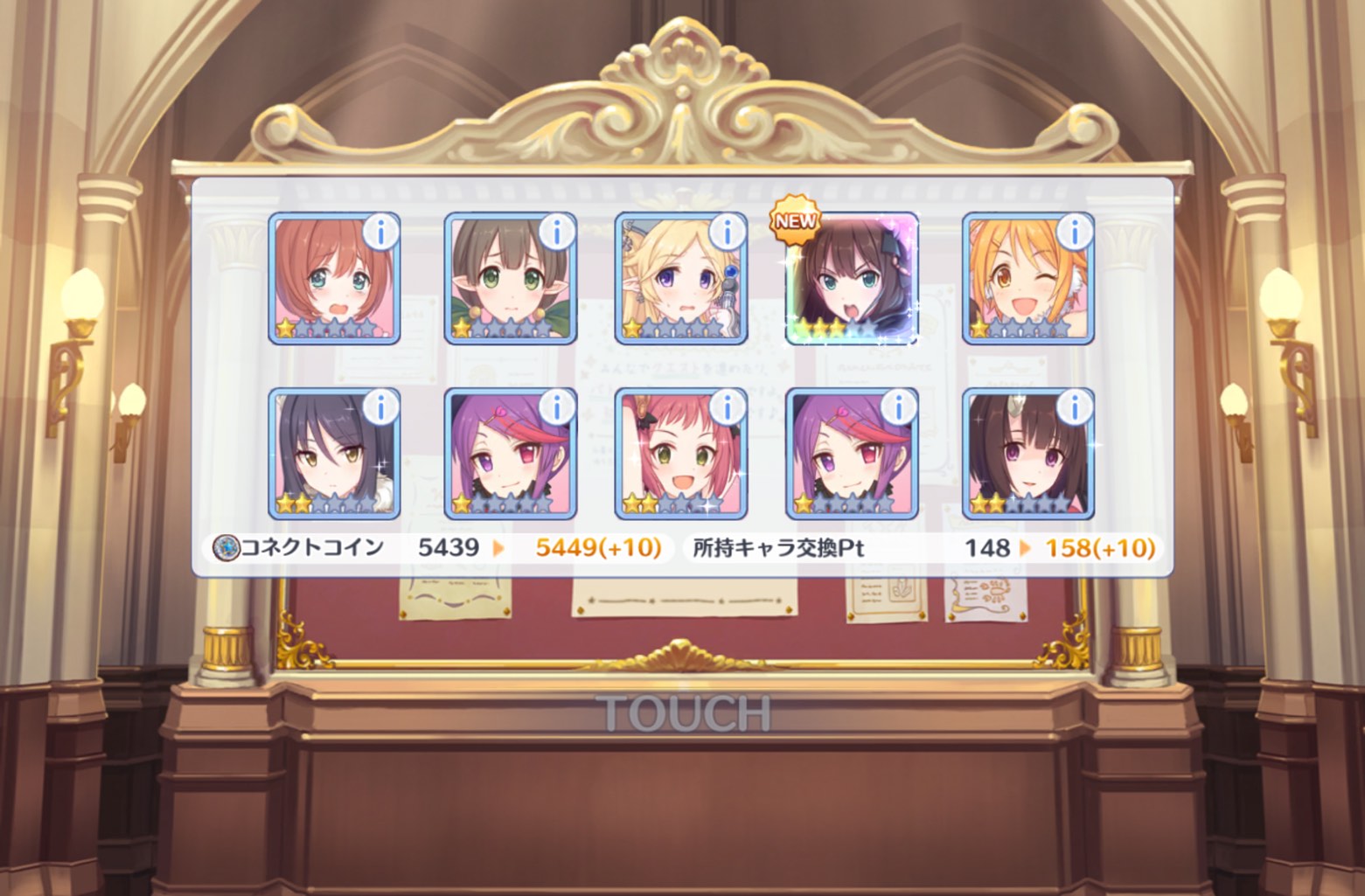Choose the blonde elf with purple eyes card

[680, 280]
